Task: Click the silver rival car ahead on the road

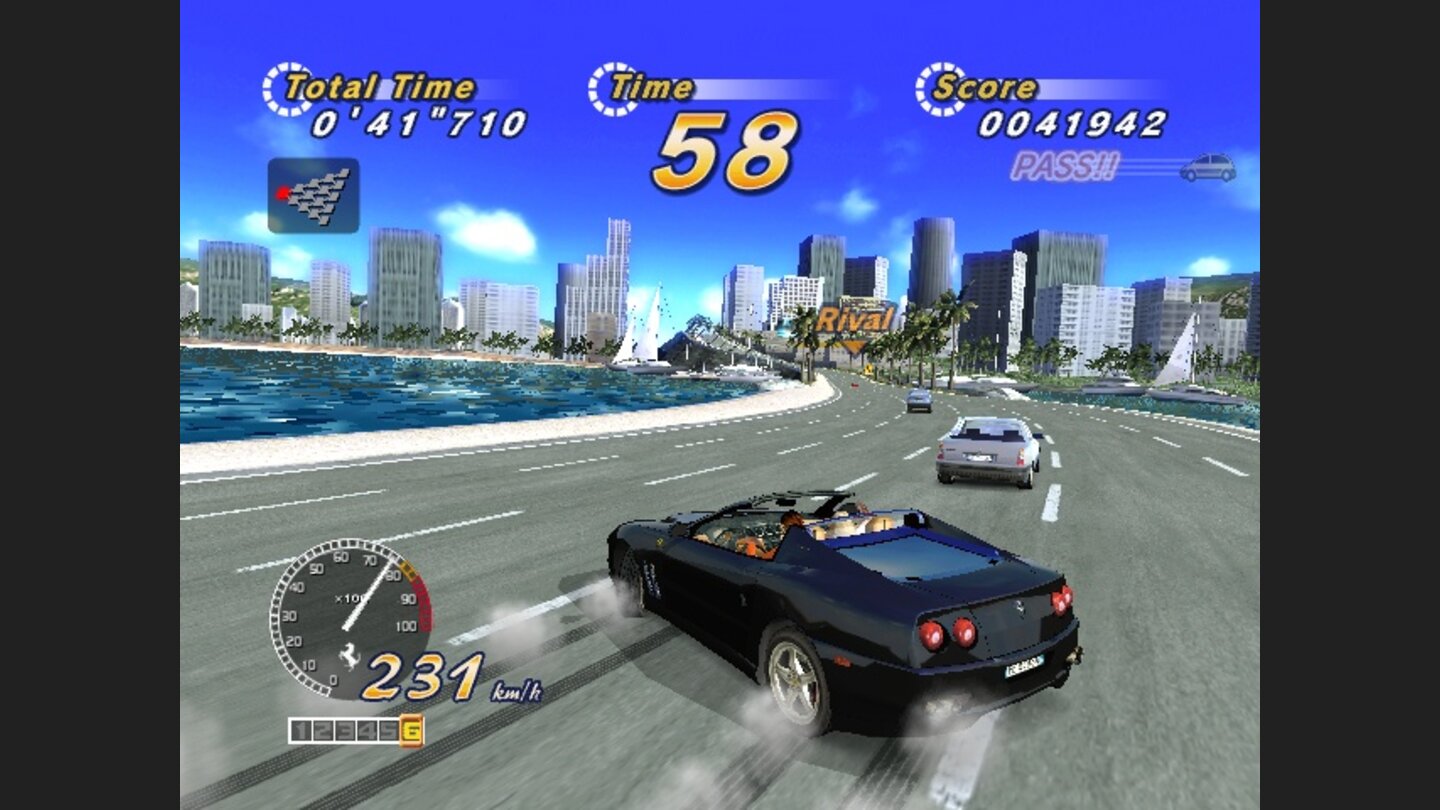Action: point(982,452)
